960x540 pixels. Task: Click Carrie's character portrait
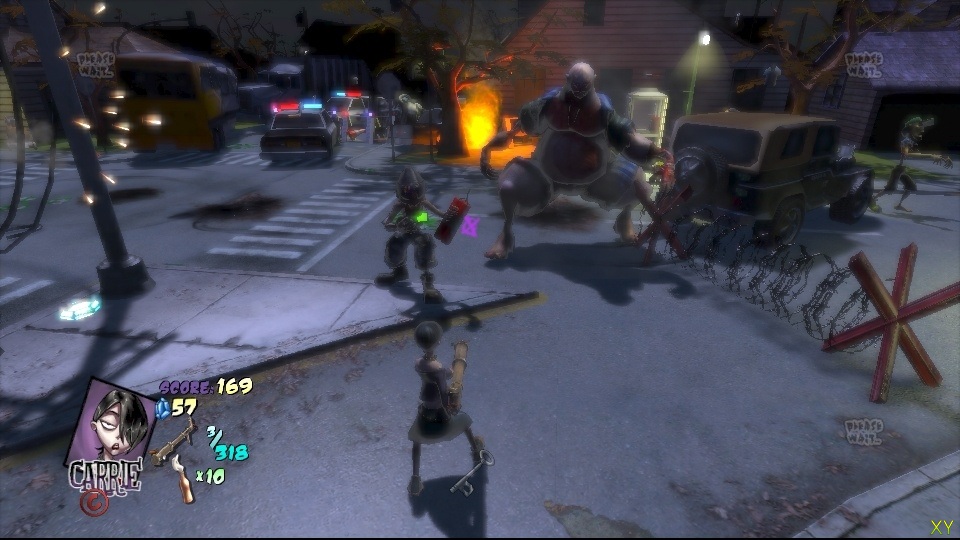pyautogui.click(x=110, y=422)
